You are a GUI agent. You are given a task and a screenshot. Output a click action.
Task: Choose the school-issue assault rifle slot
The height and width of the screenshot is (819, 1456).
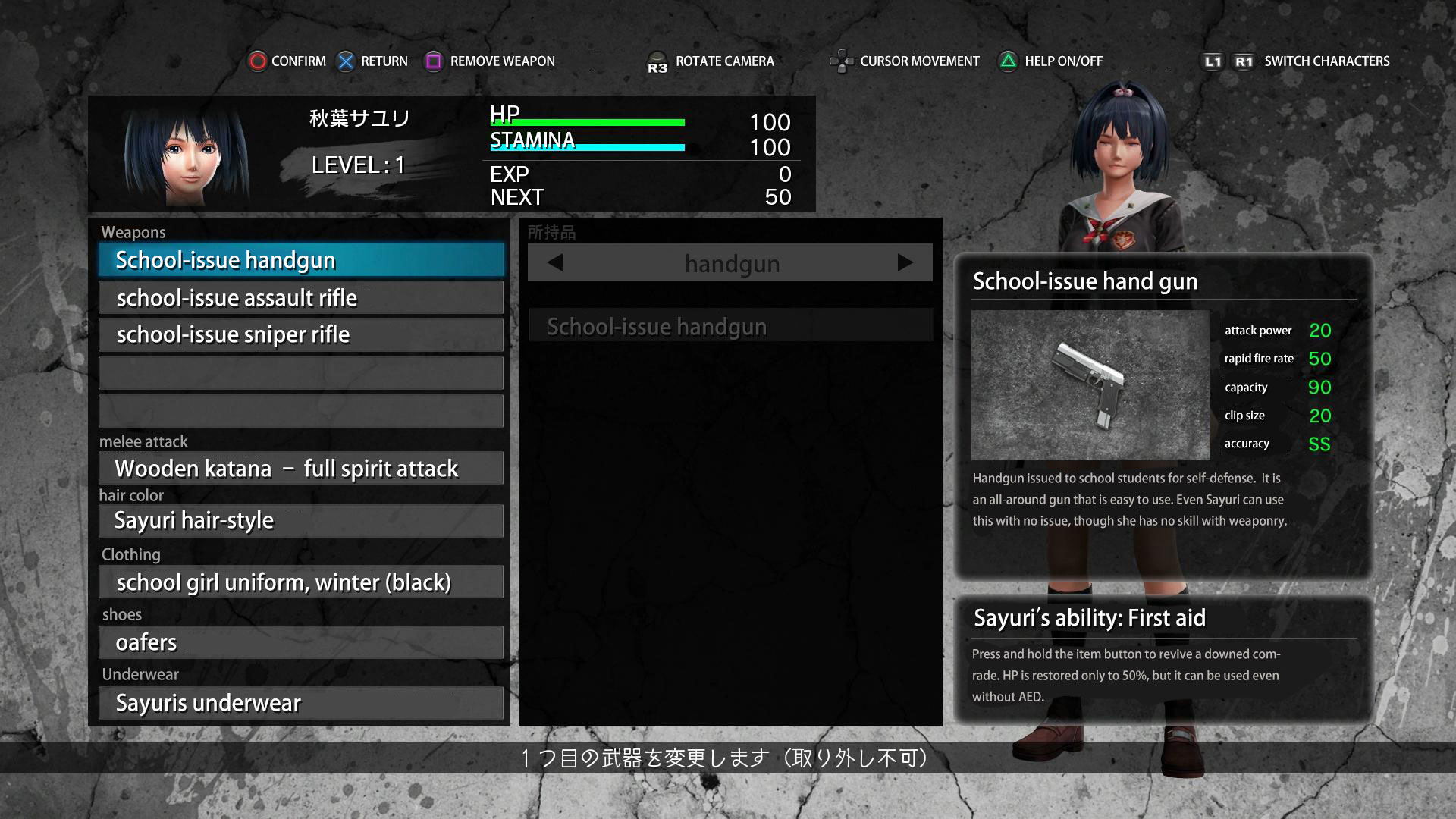(x=301, y=298)
